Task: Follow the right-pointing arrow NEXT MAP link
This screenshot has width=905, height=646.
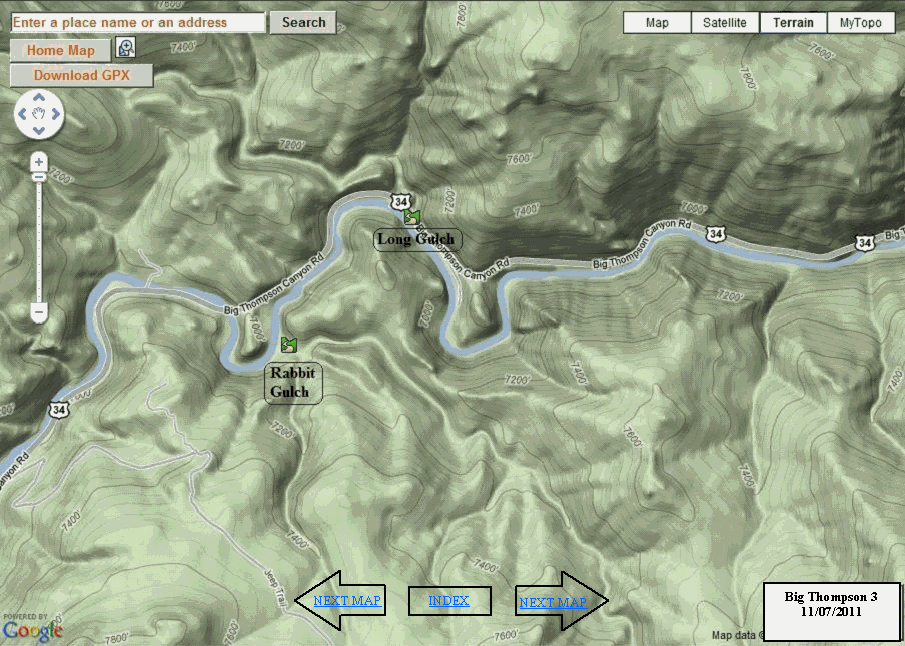Action: 552,602
